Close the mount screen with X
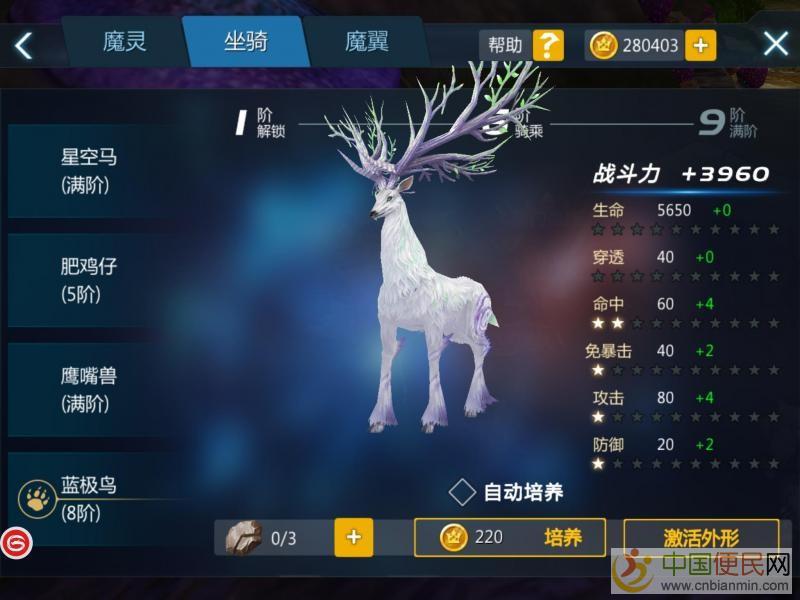This screenshot has width=800, height=600. tap(776, 44)
